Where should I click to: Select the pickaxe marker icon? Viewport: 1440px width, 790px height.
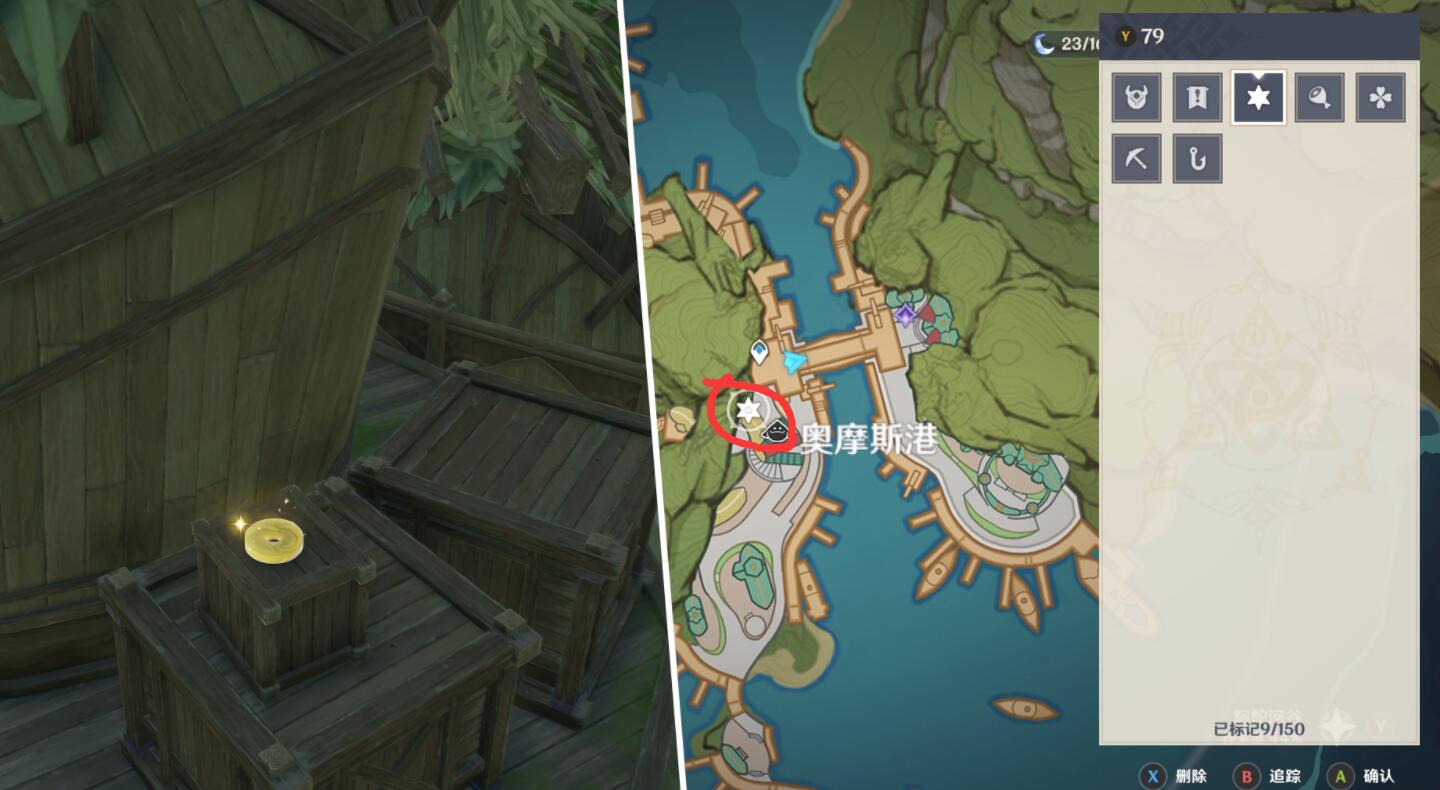pyautogui.click(x=1137, y=159)
